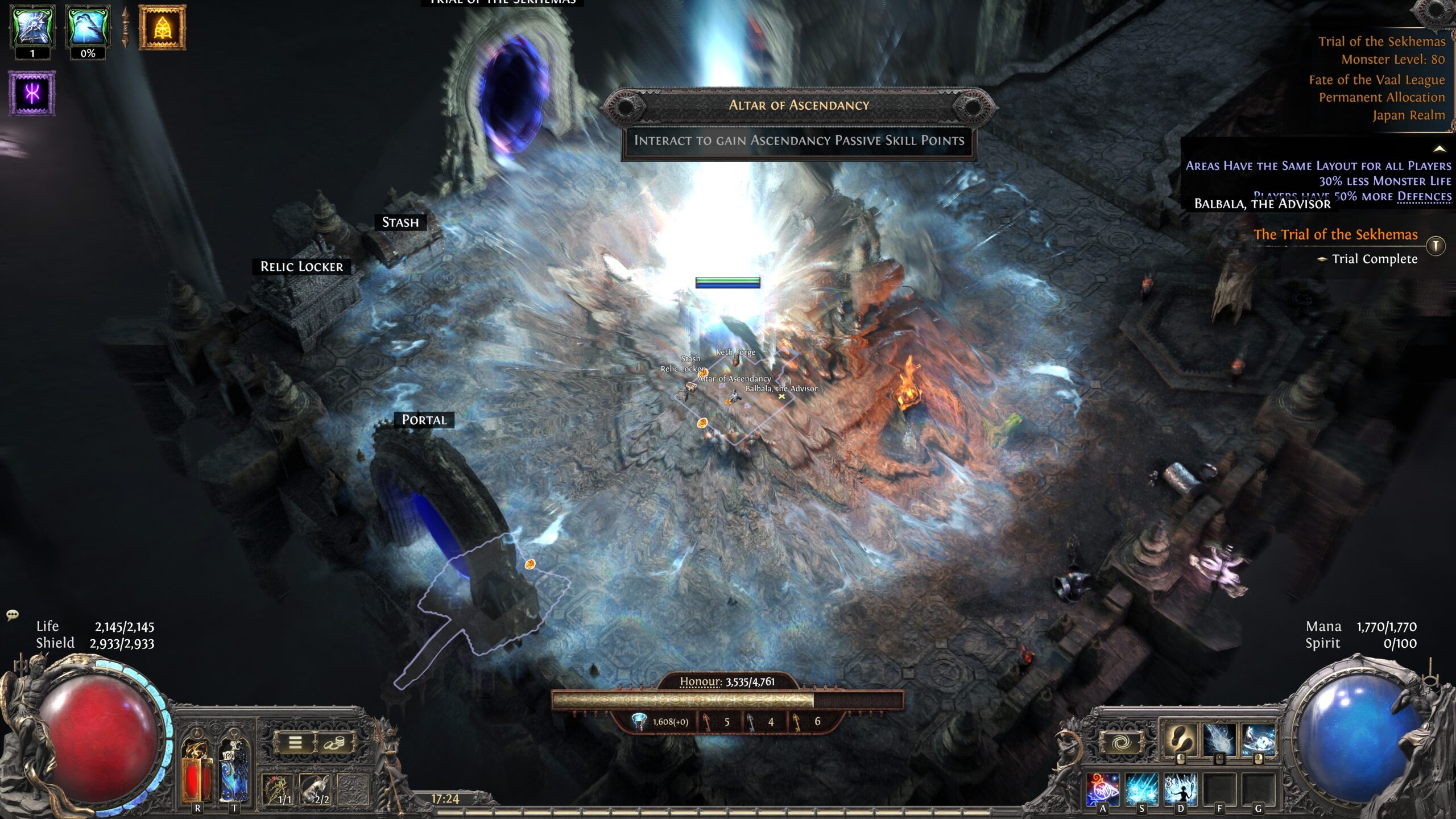Click the Altar of Ascendancy label
Screen dimensions: 1456x819
coord(799,105)
